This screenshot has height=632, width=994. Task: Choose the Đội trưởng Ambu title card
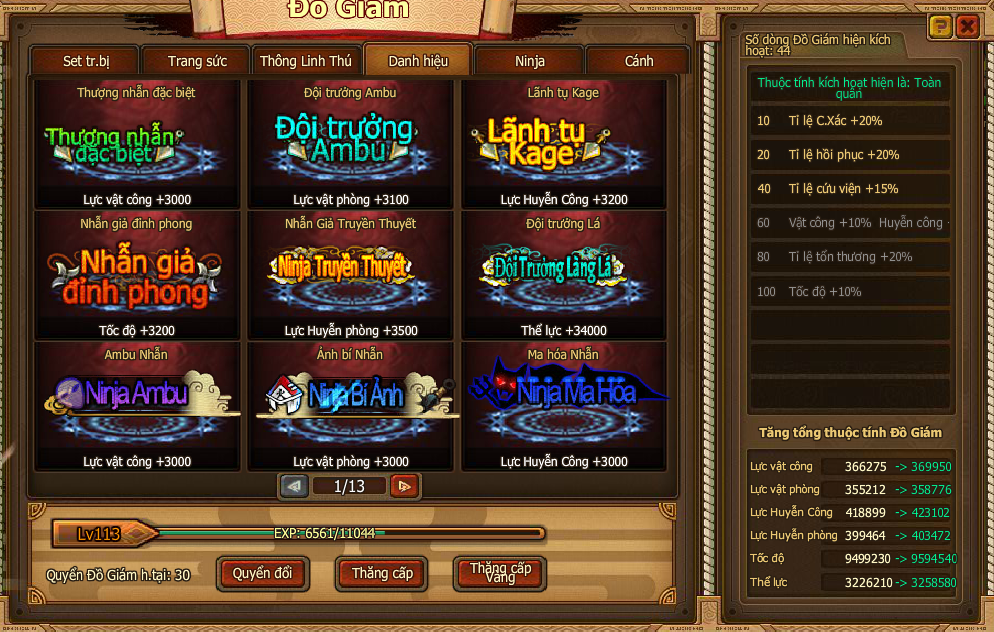351,145
